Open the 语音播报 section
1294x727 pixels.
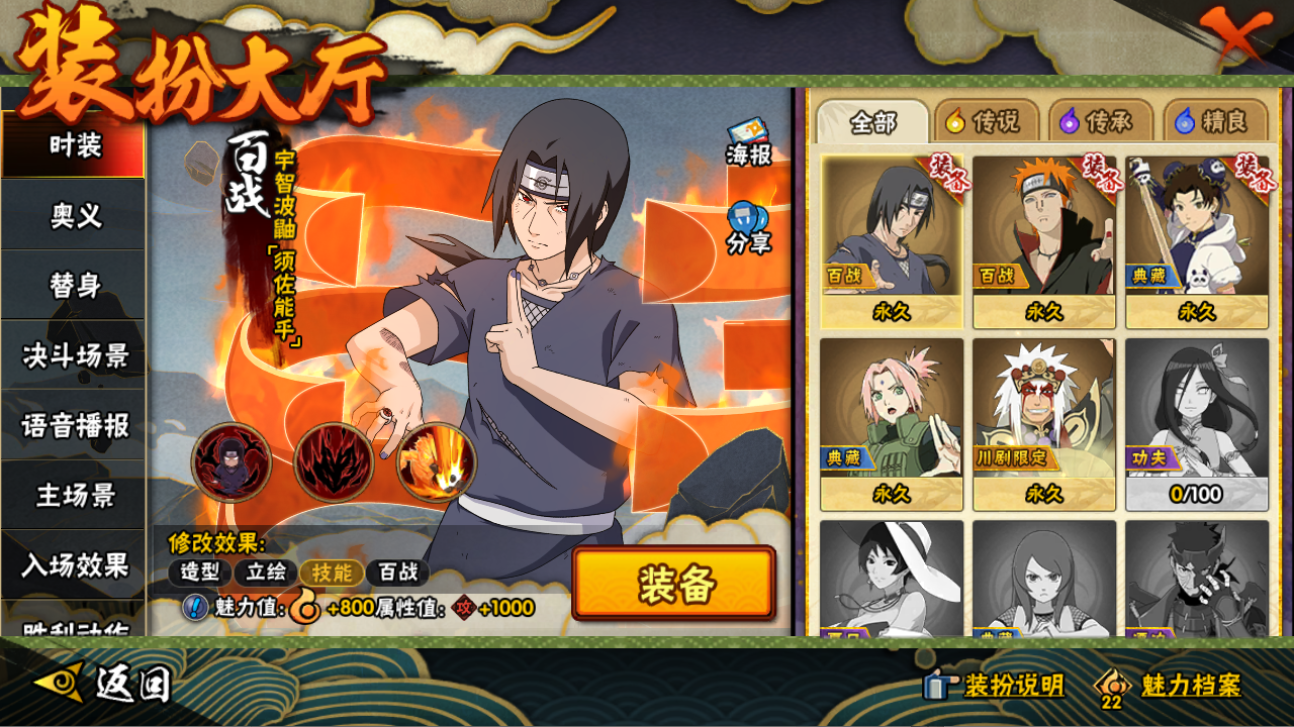point(75,426)
